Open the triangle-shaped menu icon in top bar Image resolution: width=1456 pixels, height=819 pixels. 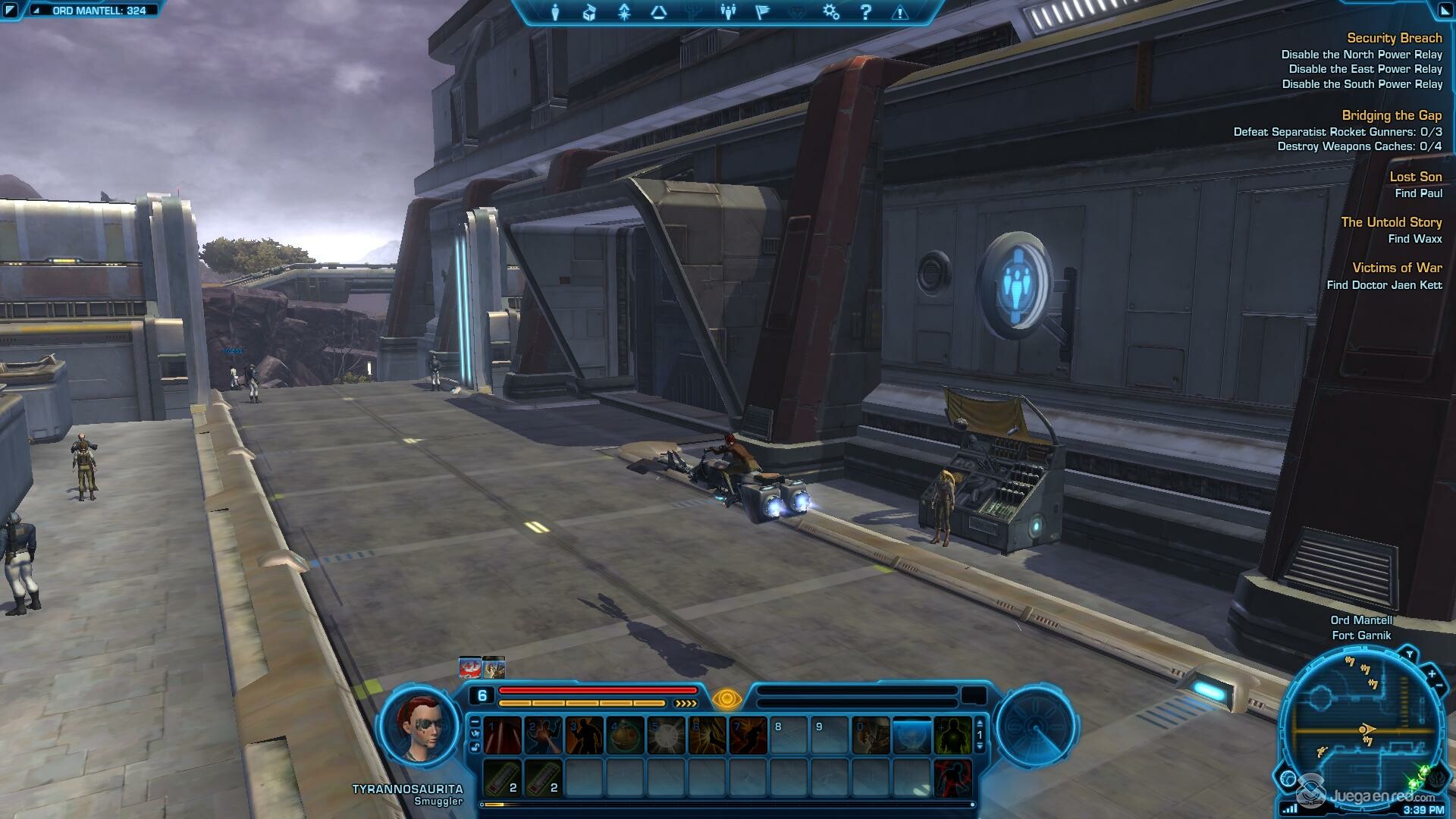(658, 12)
